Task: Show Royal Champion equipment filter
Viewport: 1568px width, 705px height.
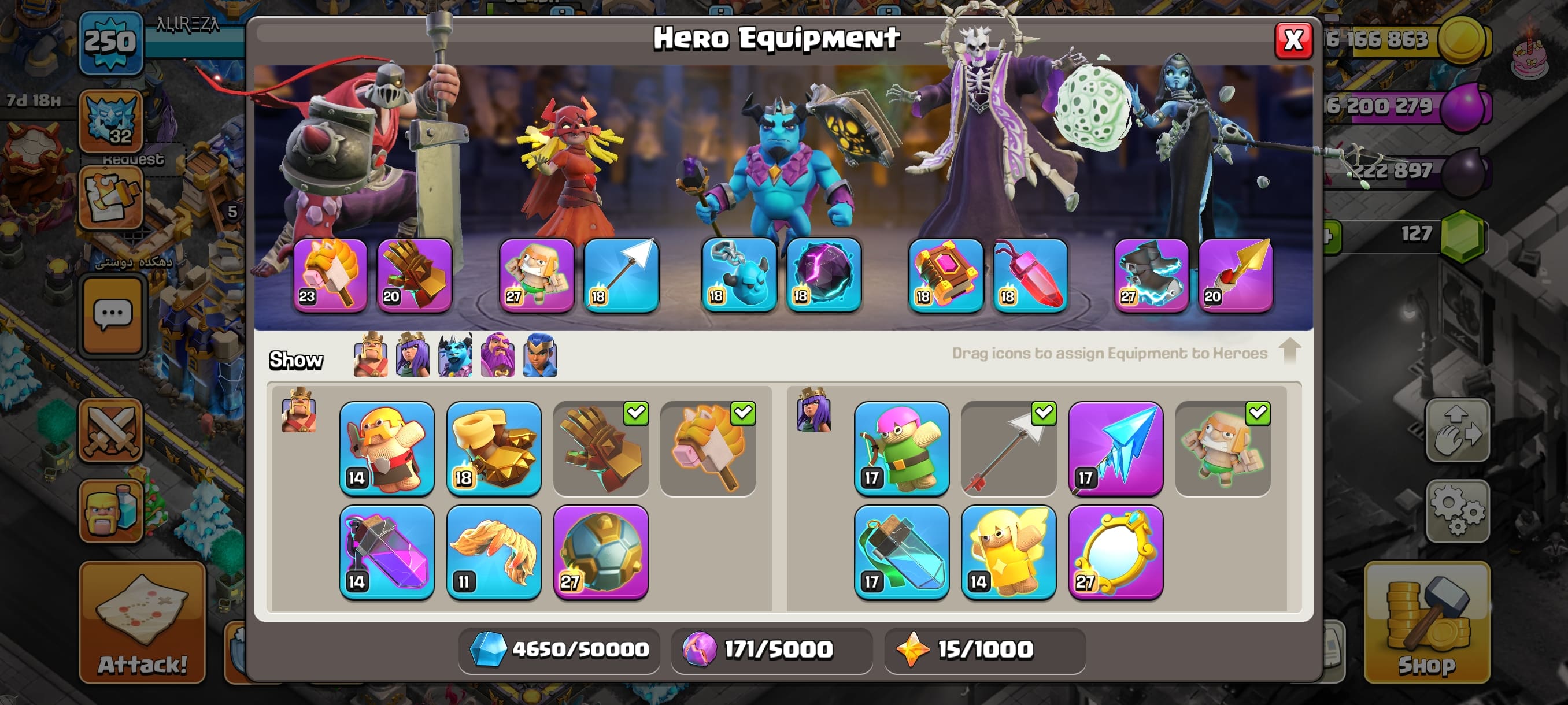Action: pos(540,355)
